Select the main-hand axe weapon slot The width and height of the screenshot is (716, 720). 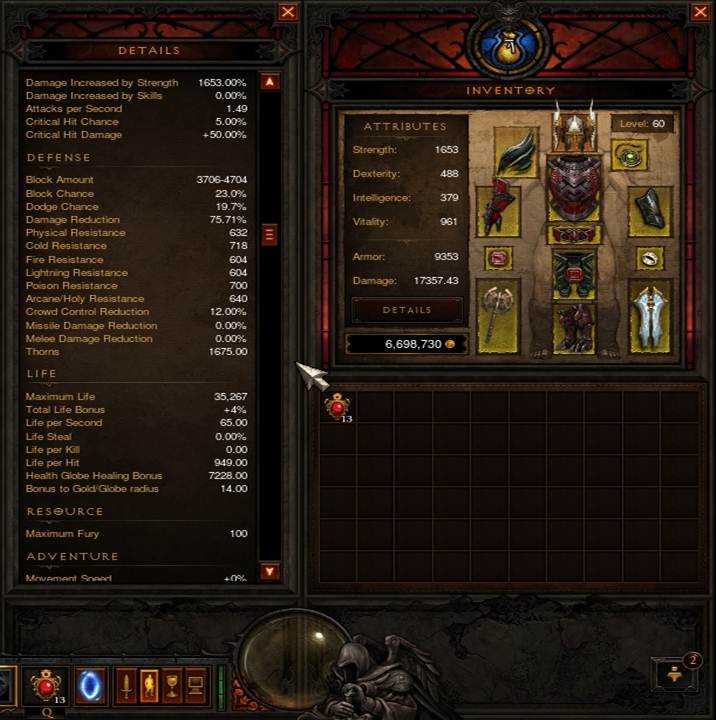pyautogui.click(x=498, y=315)
